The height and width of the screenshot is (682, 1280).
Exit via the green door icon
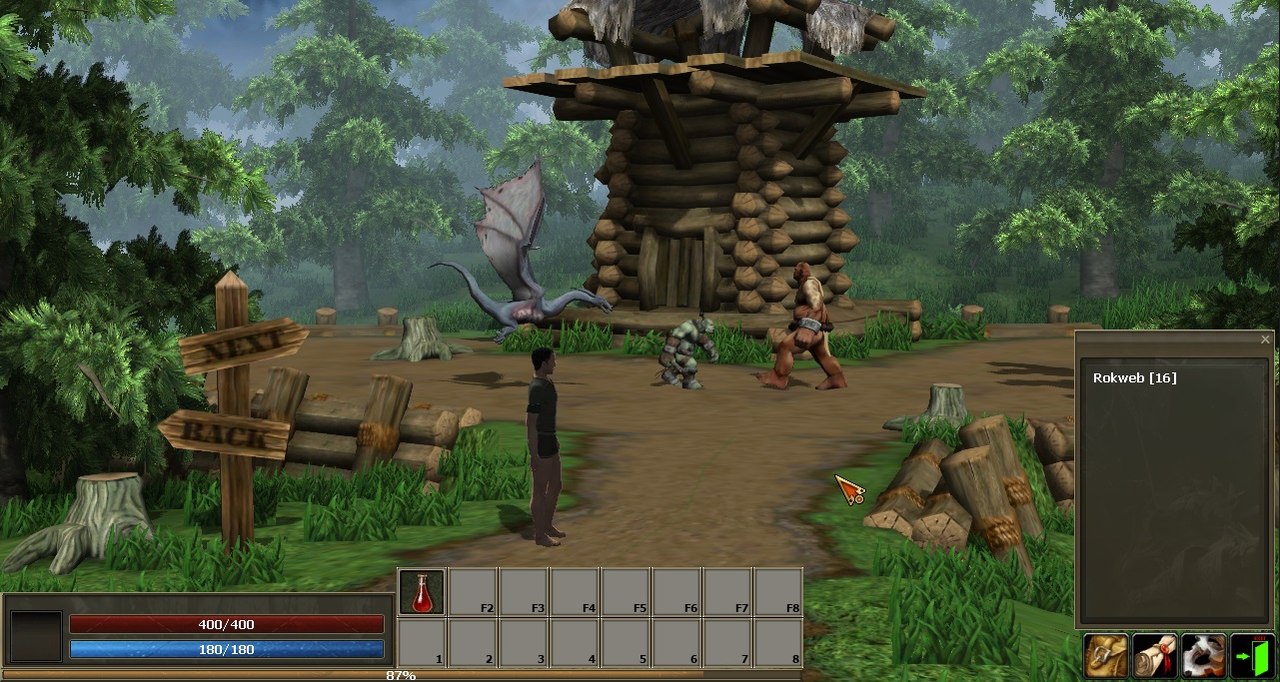pyautogui.click(x=1253, y=656)
